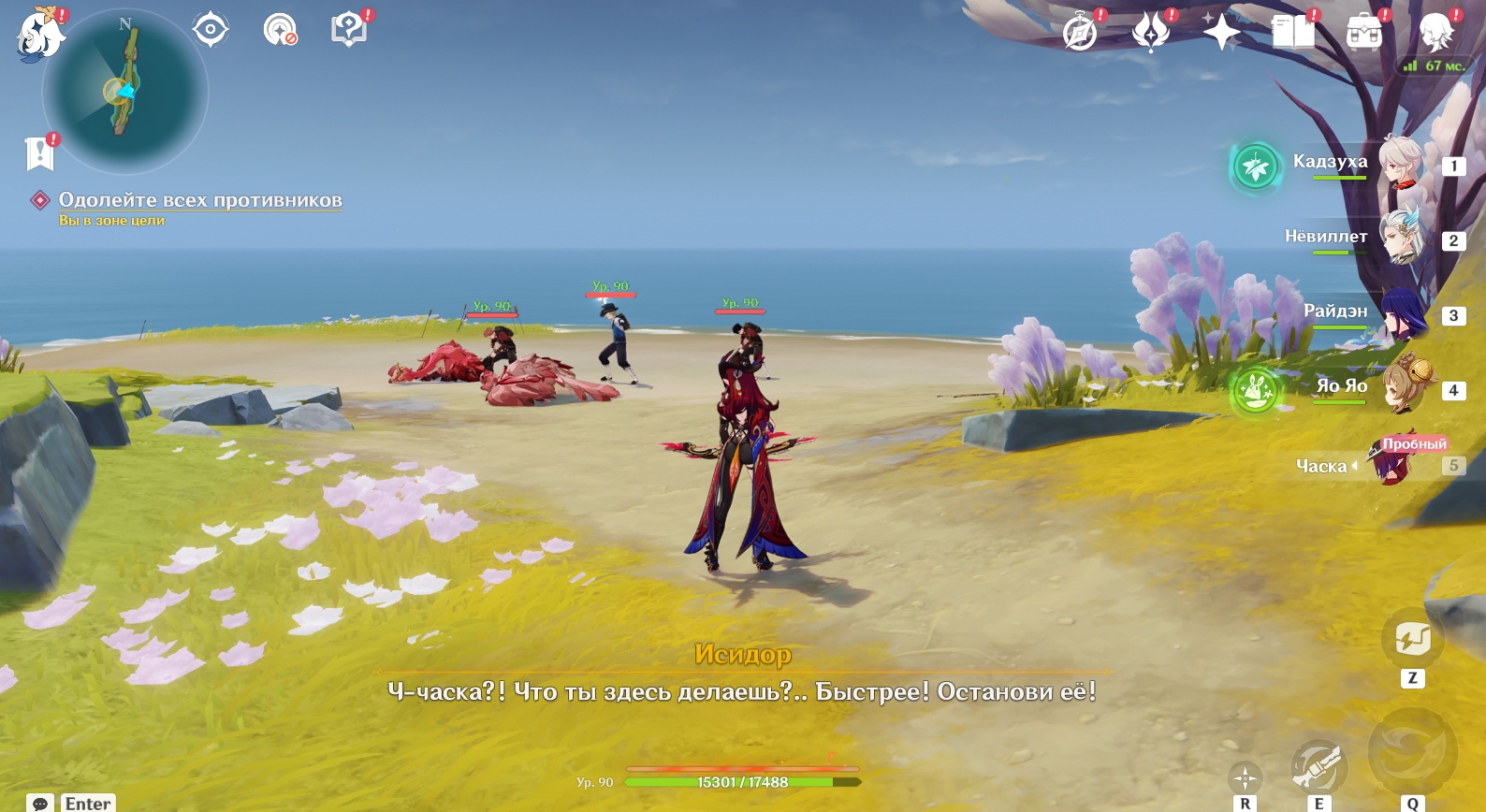The image size is (1486, 812).
Task: Open the Paimon menu
Action: pos(40,36)
